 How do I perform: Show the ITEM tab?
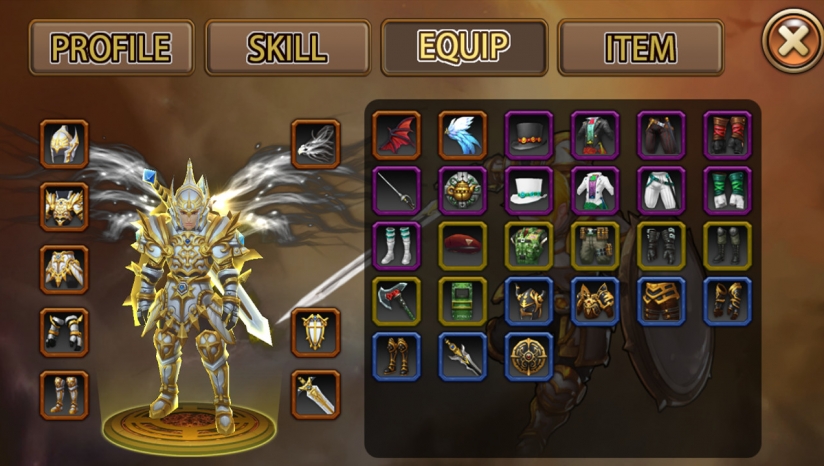pos(640,47)
